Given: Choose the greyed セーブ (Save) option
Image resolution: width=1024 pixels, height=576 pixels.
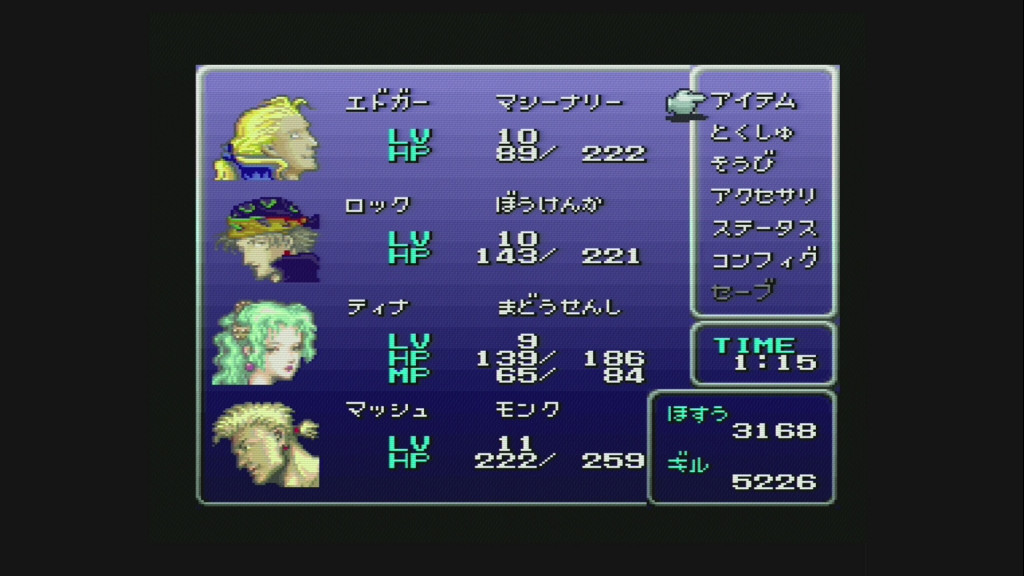Looking at the screenshot, I should 742,291.
